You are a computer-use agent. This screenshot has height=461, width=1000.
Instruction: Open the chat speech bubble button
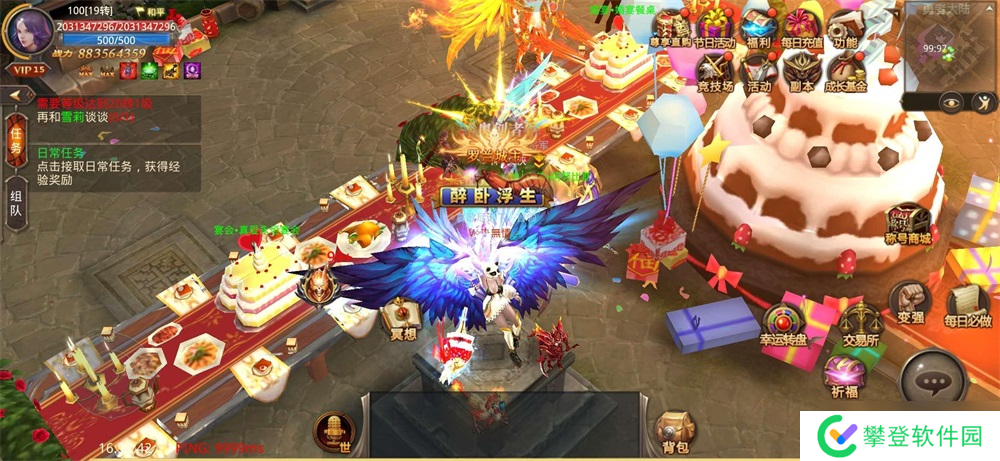click(x=935, y=382)
